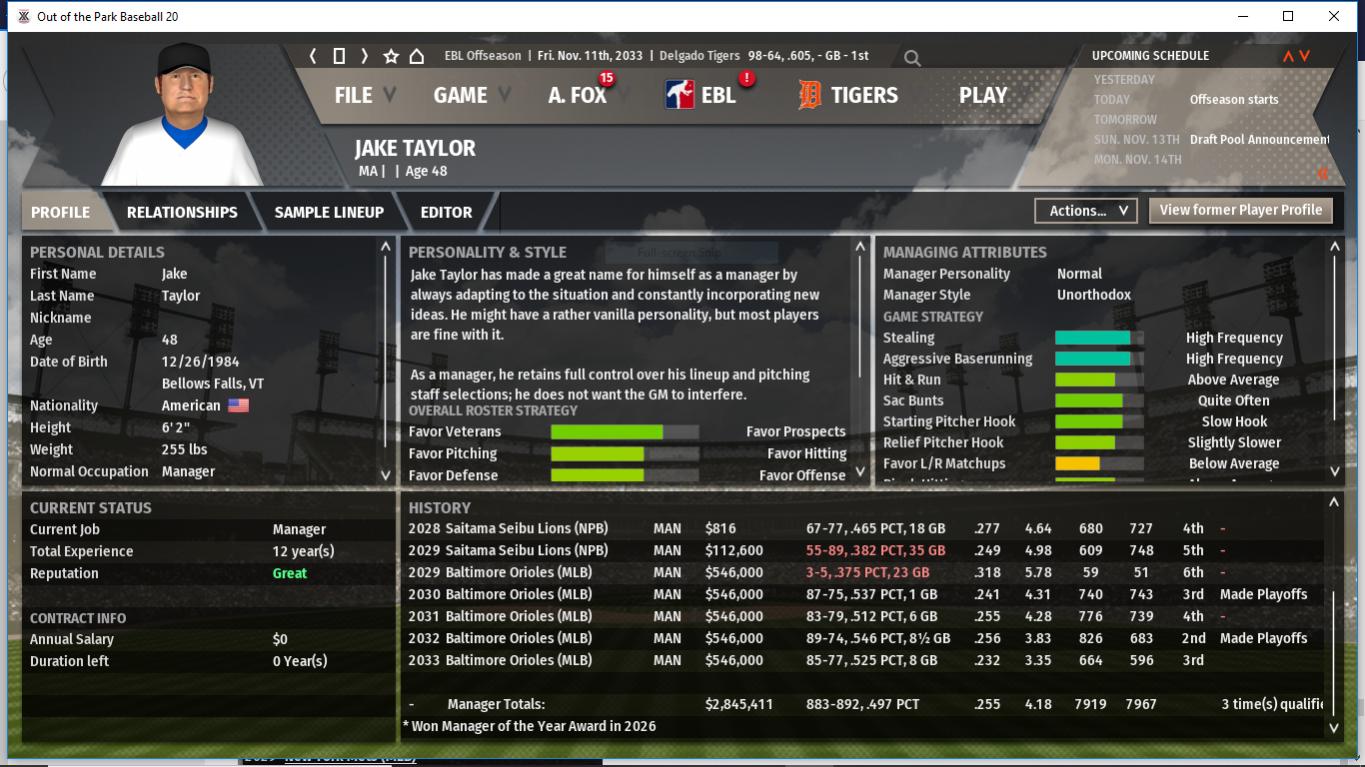Switch to the Editor tab
Viewport: 1365px width, 767px height.
pos(446,212)
